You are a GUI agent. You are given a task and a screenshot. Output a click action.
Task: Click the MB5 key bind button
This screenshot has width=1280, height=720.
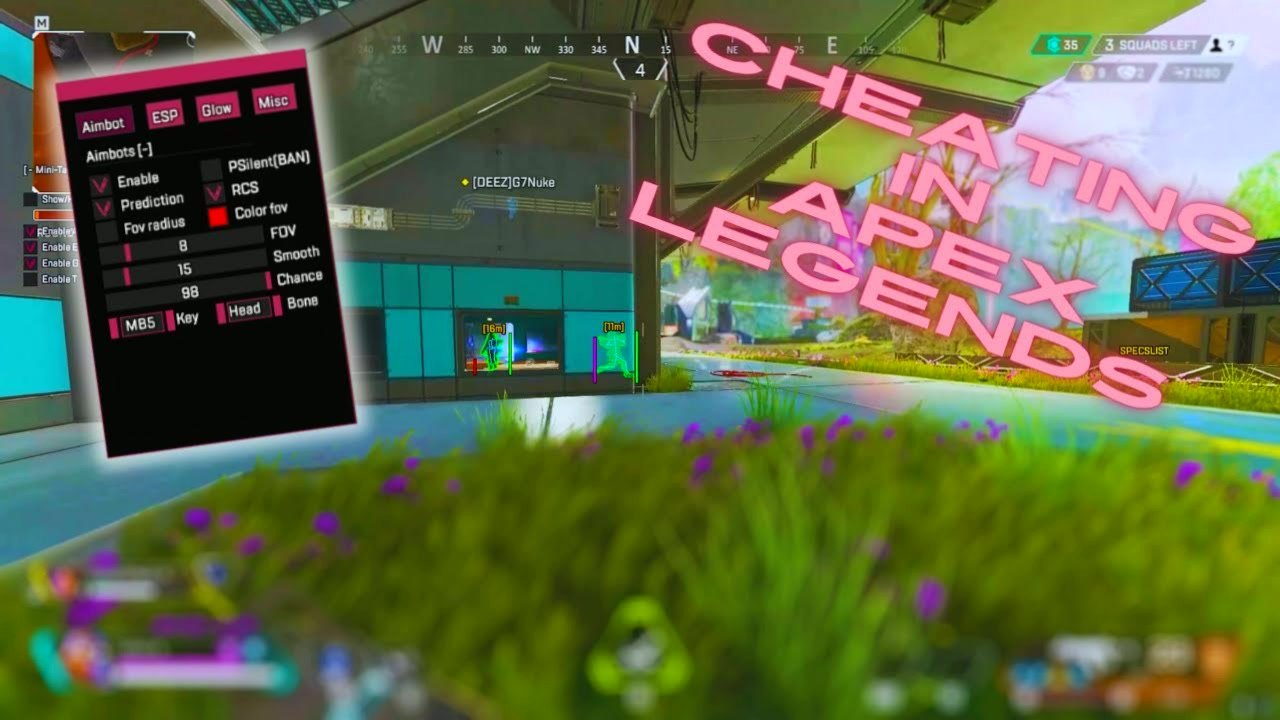[x=139, y=323]
